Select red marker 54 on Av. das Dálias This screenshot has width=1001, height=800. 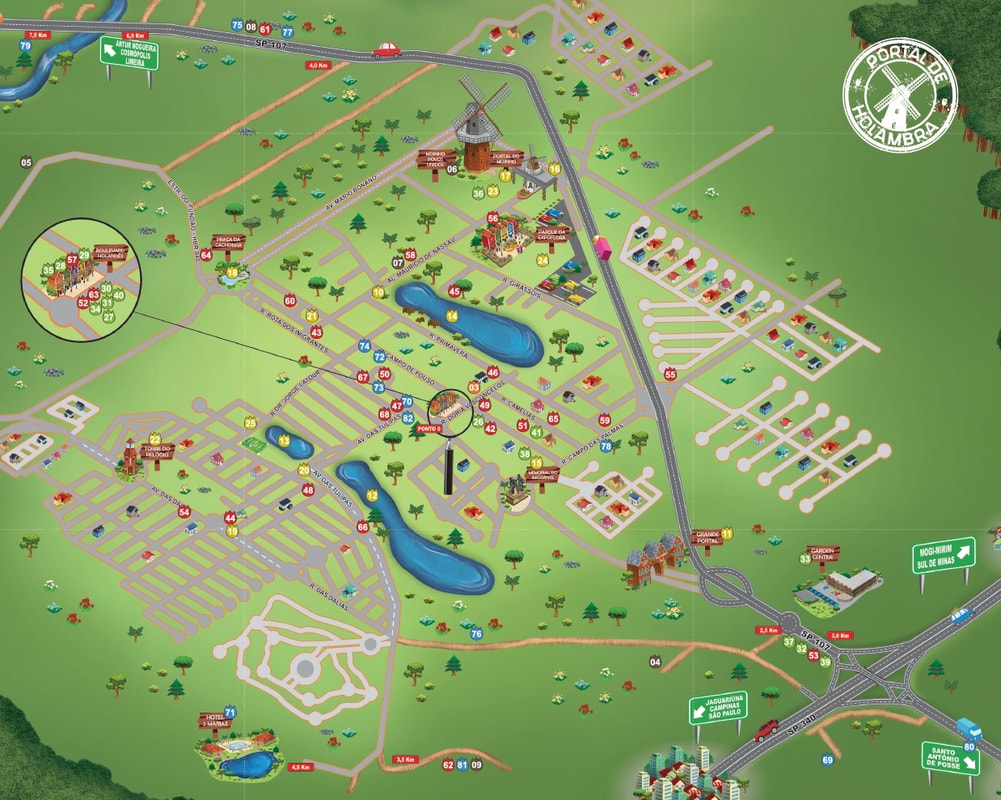click(184, 512)
